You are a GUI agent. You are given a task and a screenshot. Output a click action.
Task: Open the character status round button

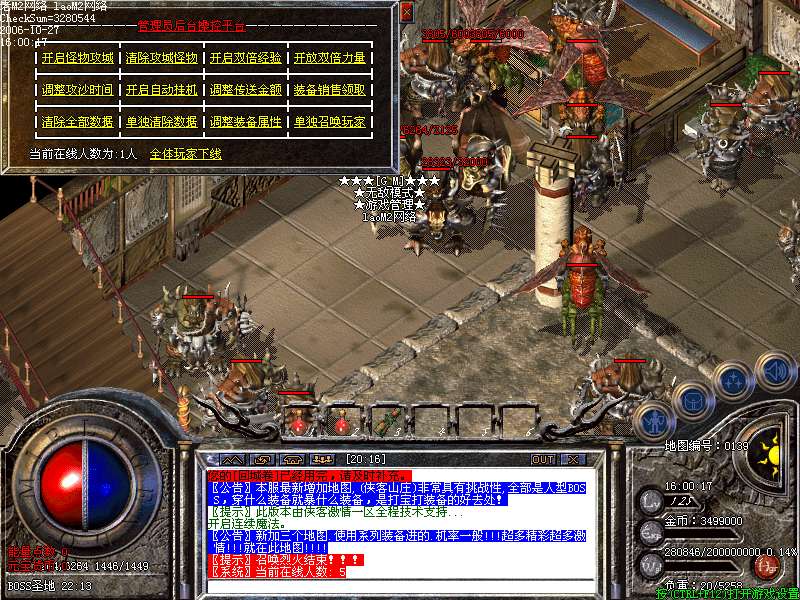(653, 421)
